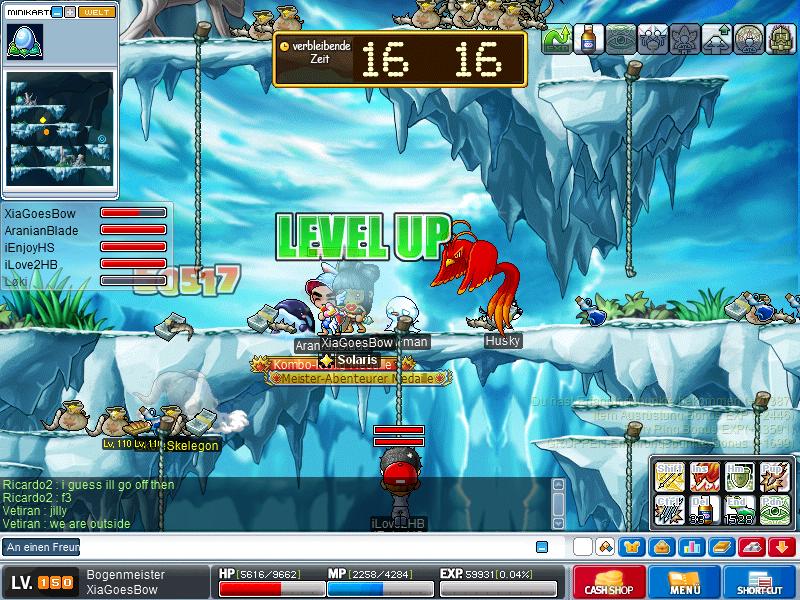Open the bar chart stats button
This screenshot has width=800, height=600.
690,547
